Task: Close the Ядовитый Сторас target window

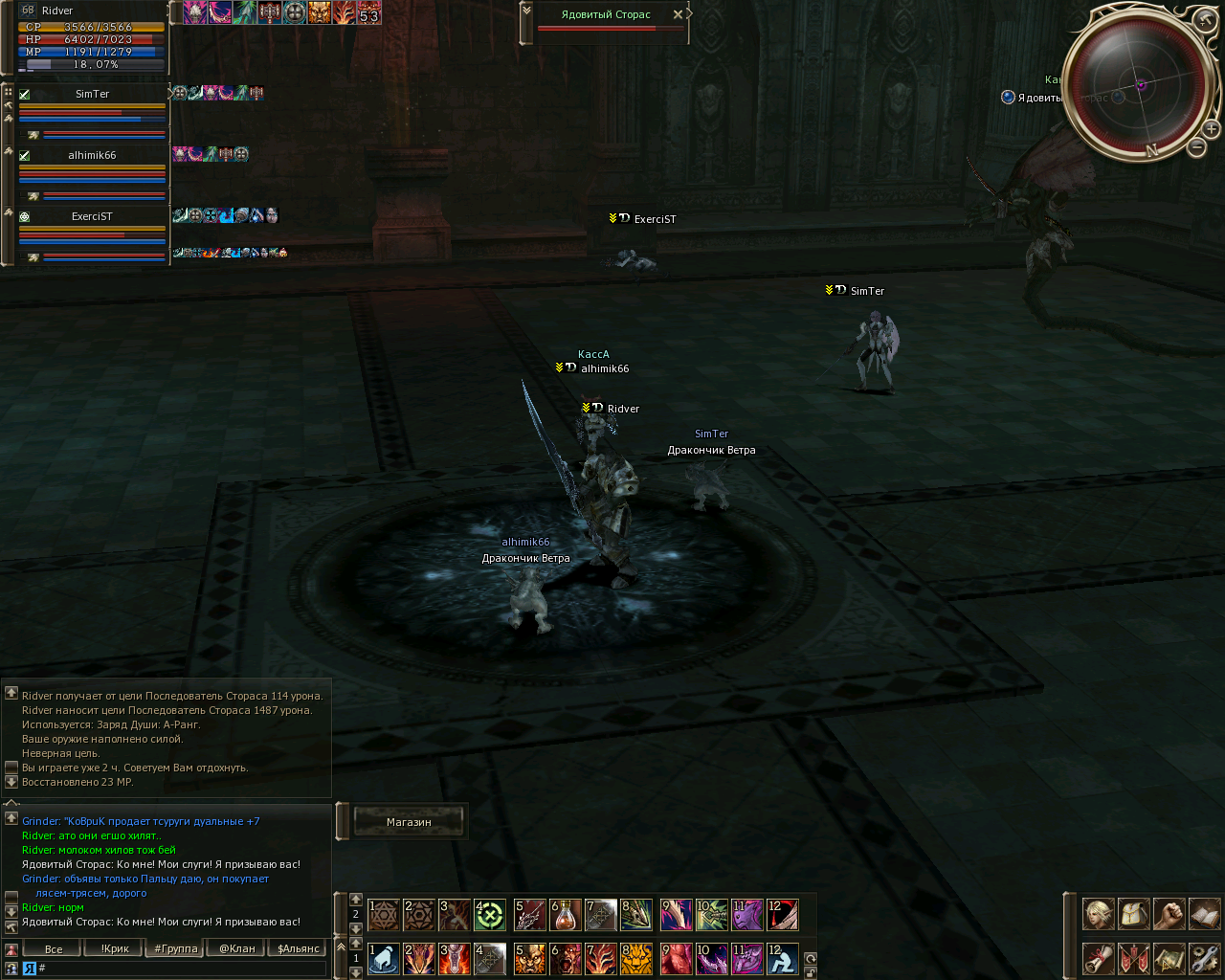Action: point(678,14)
